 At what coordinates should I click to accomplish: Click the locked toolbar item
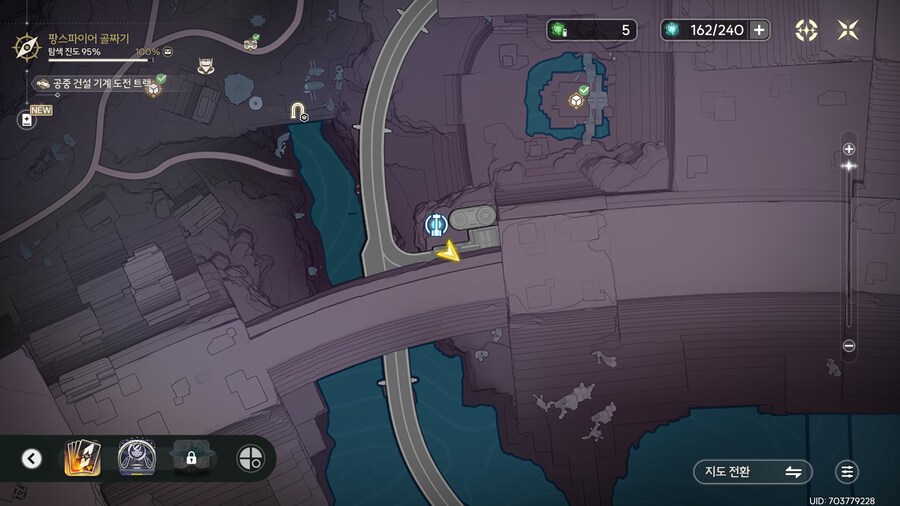tap(190, 459)
